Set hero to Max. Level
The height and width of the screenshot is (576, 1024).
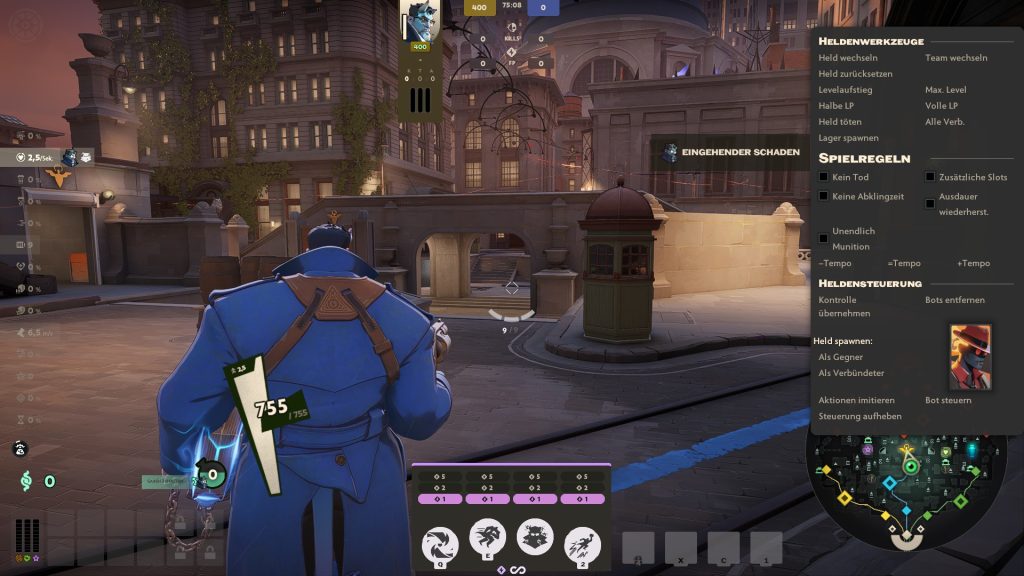point(946,90)
